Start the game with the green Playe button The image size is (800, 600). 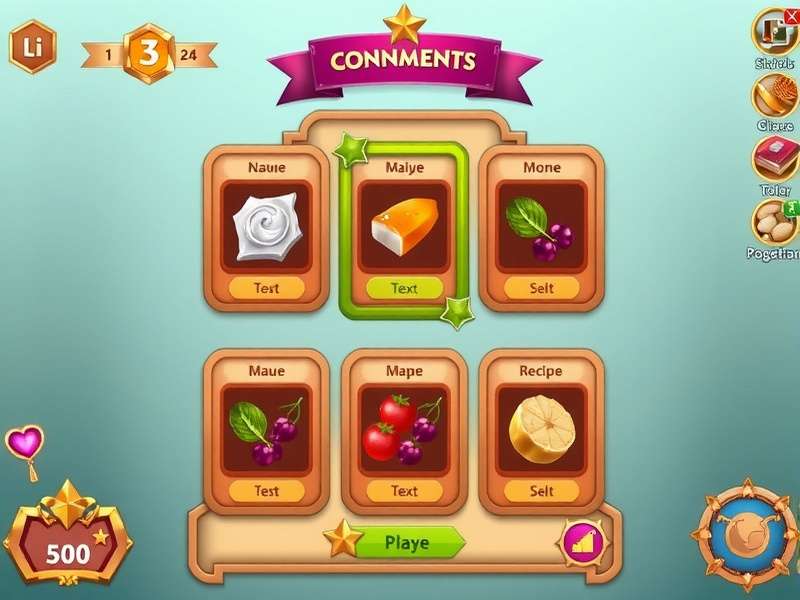[x=408, y=543]
